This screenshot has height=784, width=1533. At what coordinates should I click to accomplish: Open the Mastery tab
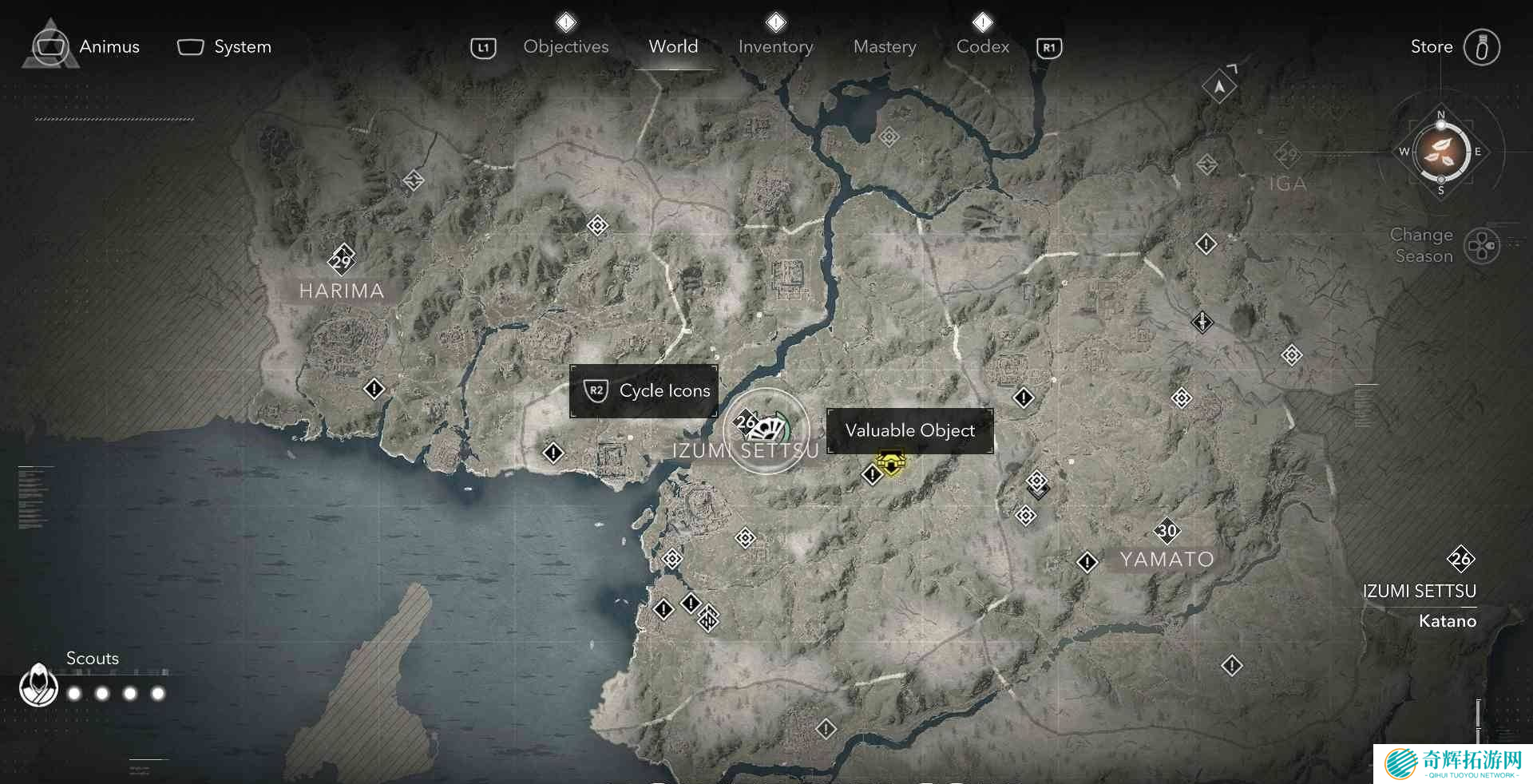click(885, 47)
